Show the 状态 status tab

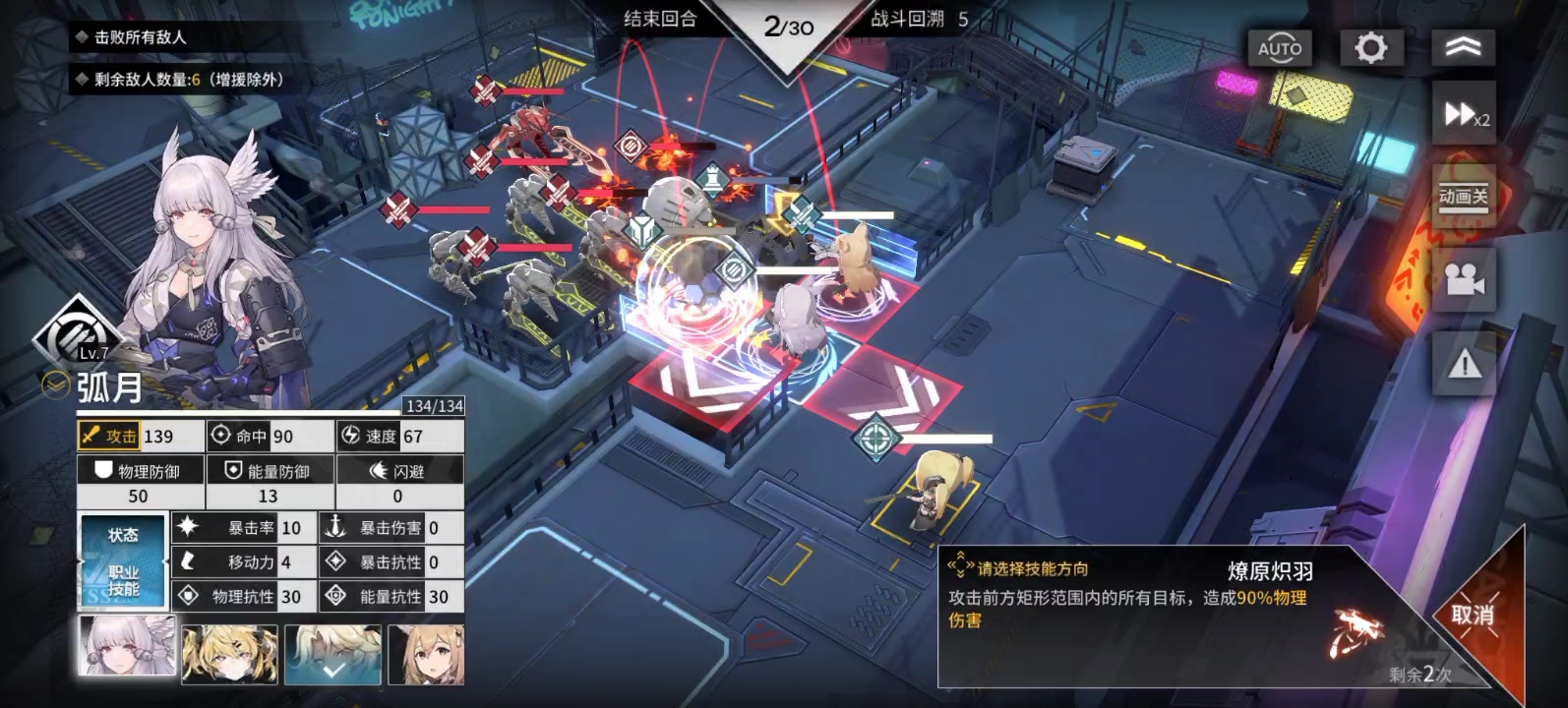(123, 536)
